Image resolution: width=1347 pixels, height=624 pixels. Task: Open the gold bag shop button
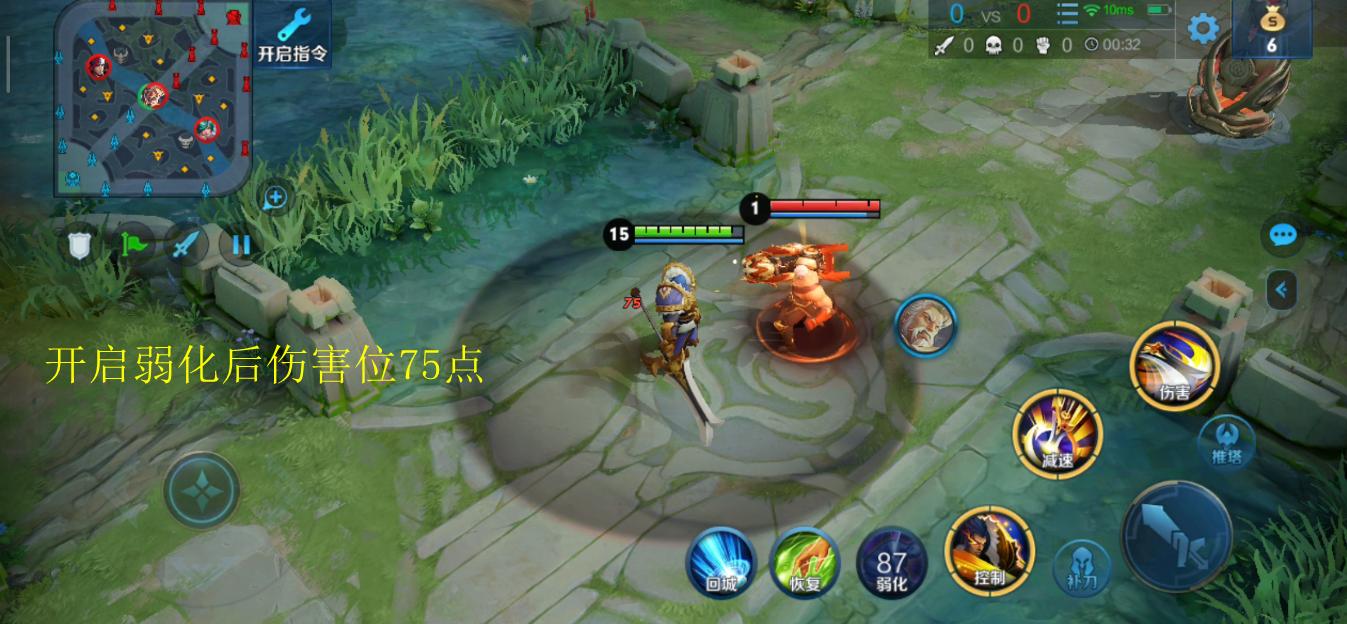pyautogui.click(x=1270, y=27)
